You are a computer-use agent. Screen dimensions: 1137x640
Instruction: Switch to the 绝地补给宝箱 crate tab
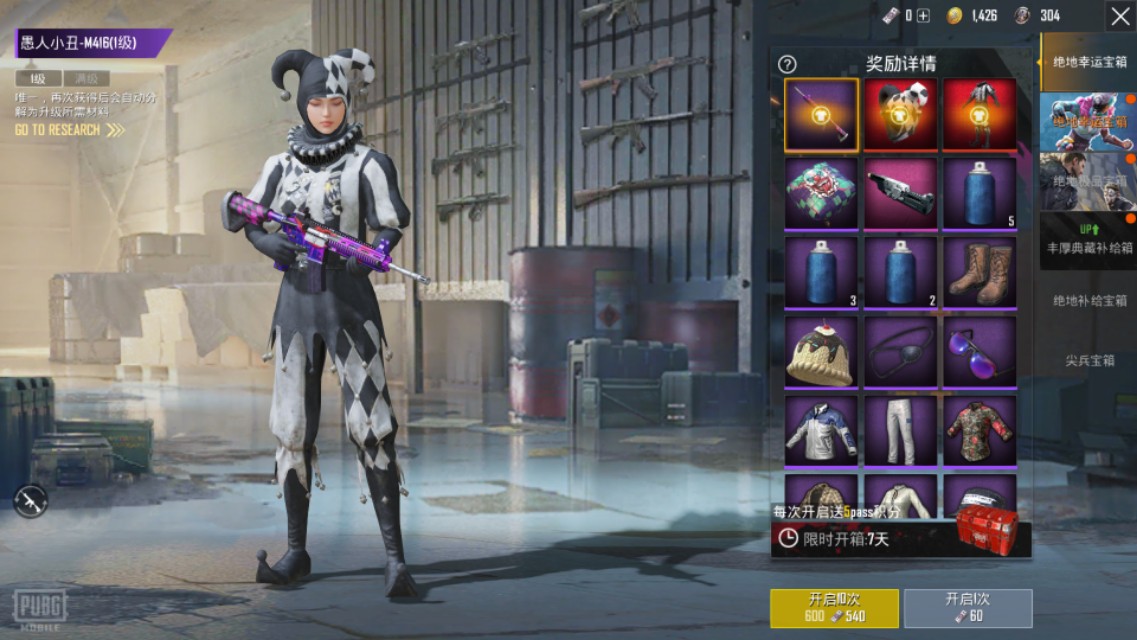pyautogui.click(x=1089, y=300)
